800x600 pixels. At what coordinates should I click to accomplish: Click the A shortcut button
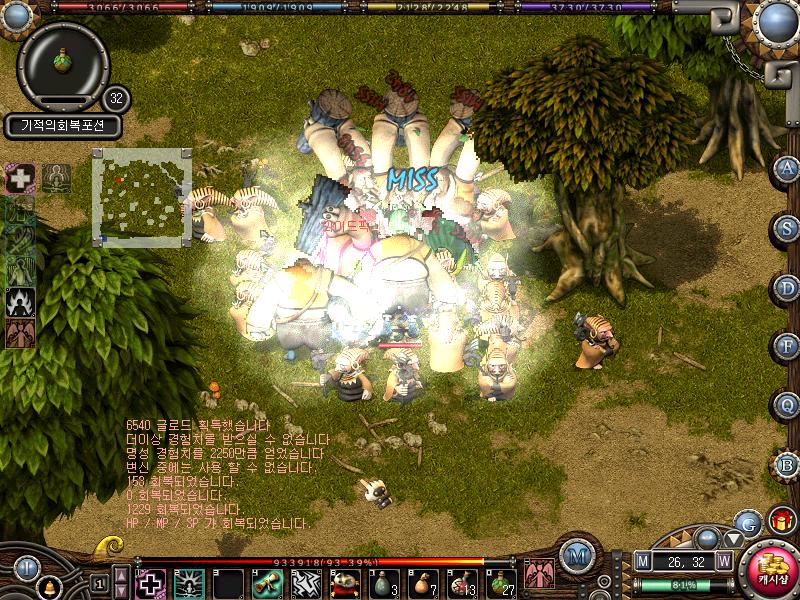[788, 168]
